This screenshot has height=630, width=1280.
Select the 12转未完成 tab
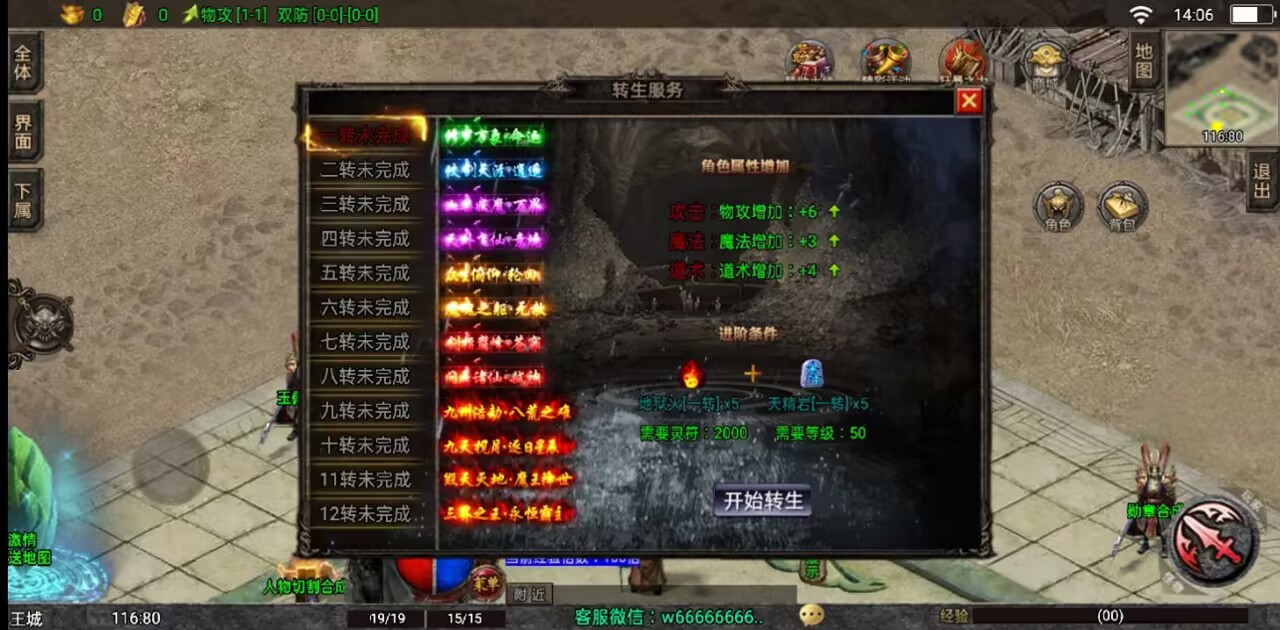click(365, 514)
